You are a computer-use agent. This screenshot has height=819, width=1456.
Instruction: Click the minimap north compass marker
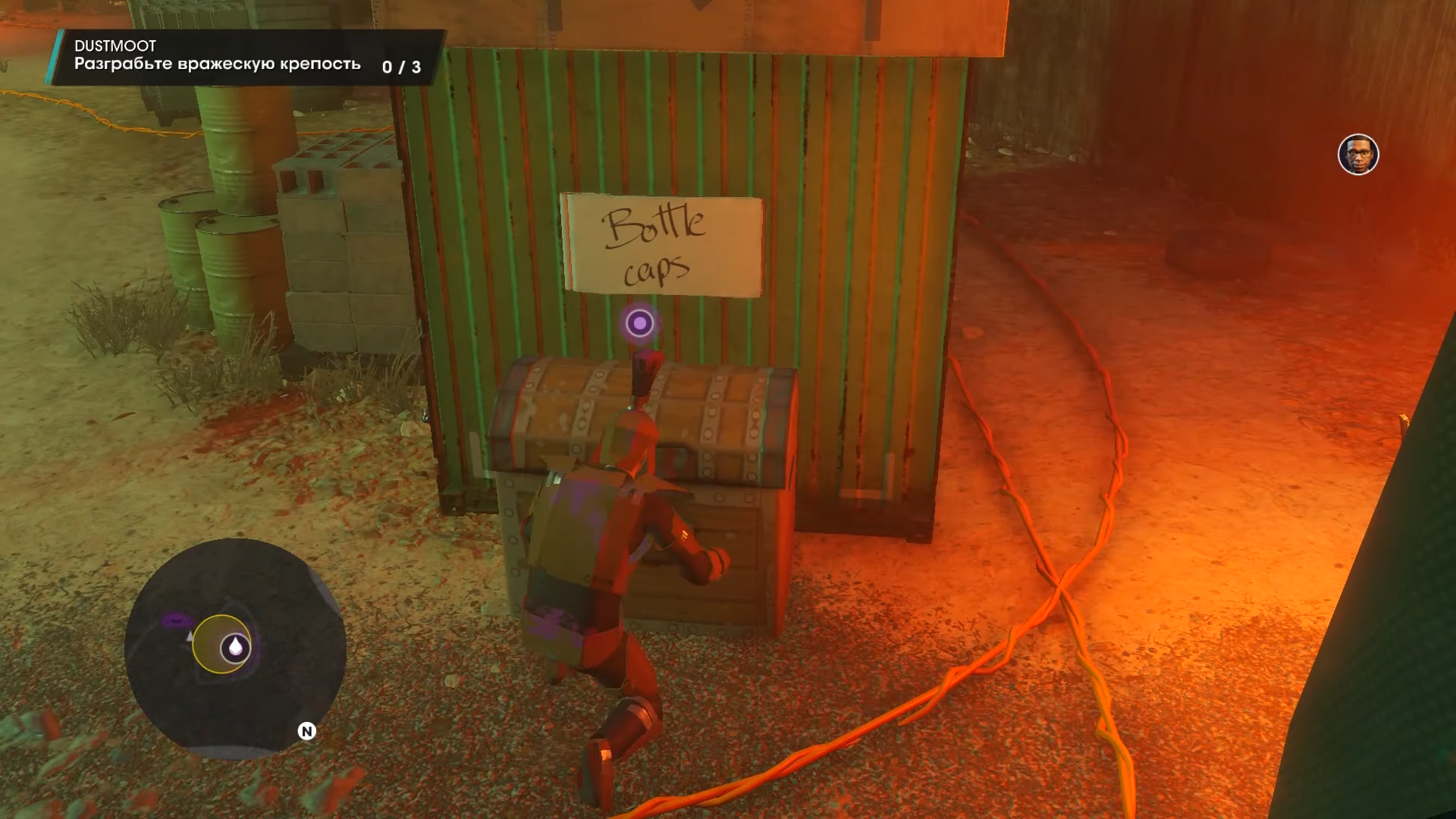306,731
